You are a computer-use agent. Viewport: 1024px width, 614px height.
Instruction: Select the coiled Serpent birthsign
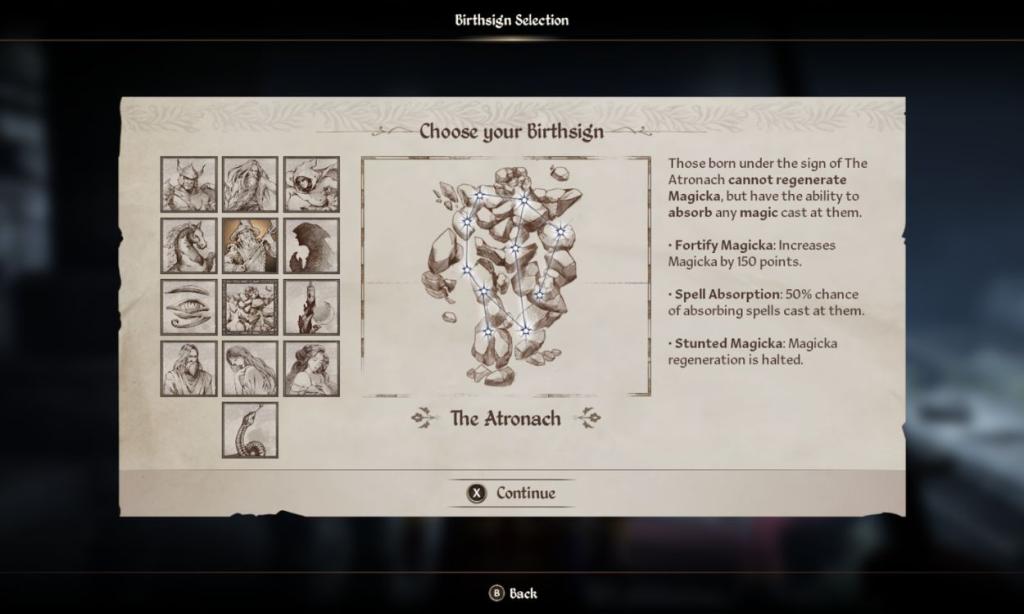click(250, 430)
